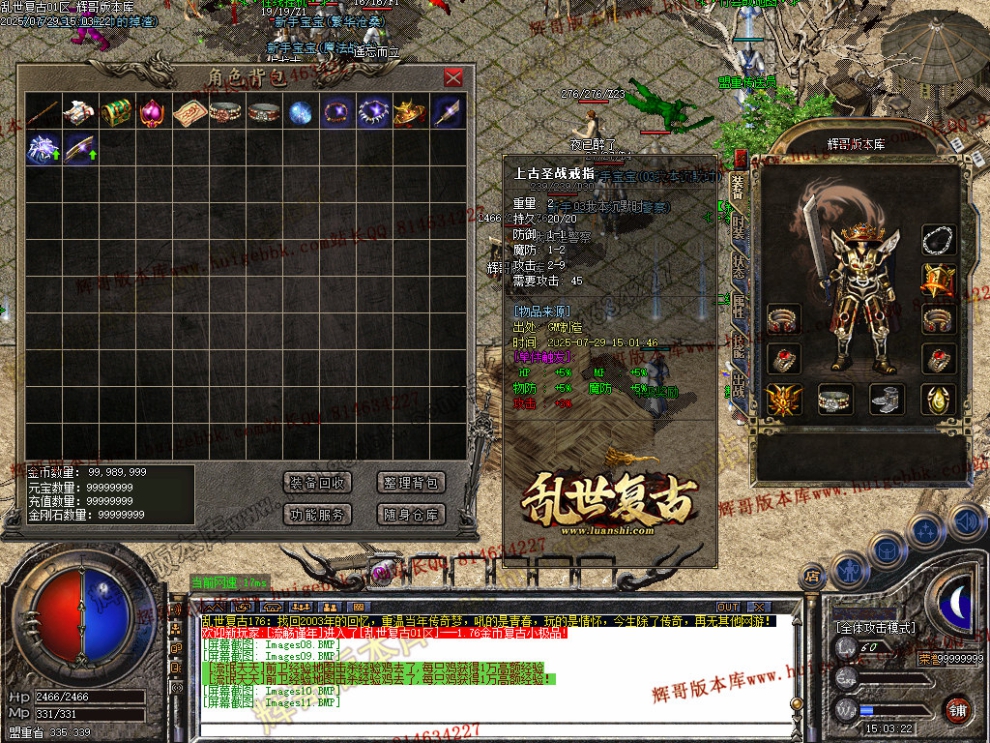Switch to the 时装 (costume) tab
This screenshot has width=990, height=743.
[739, 229]
